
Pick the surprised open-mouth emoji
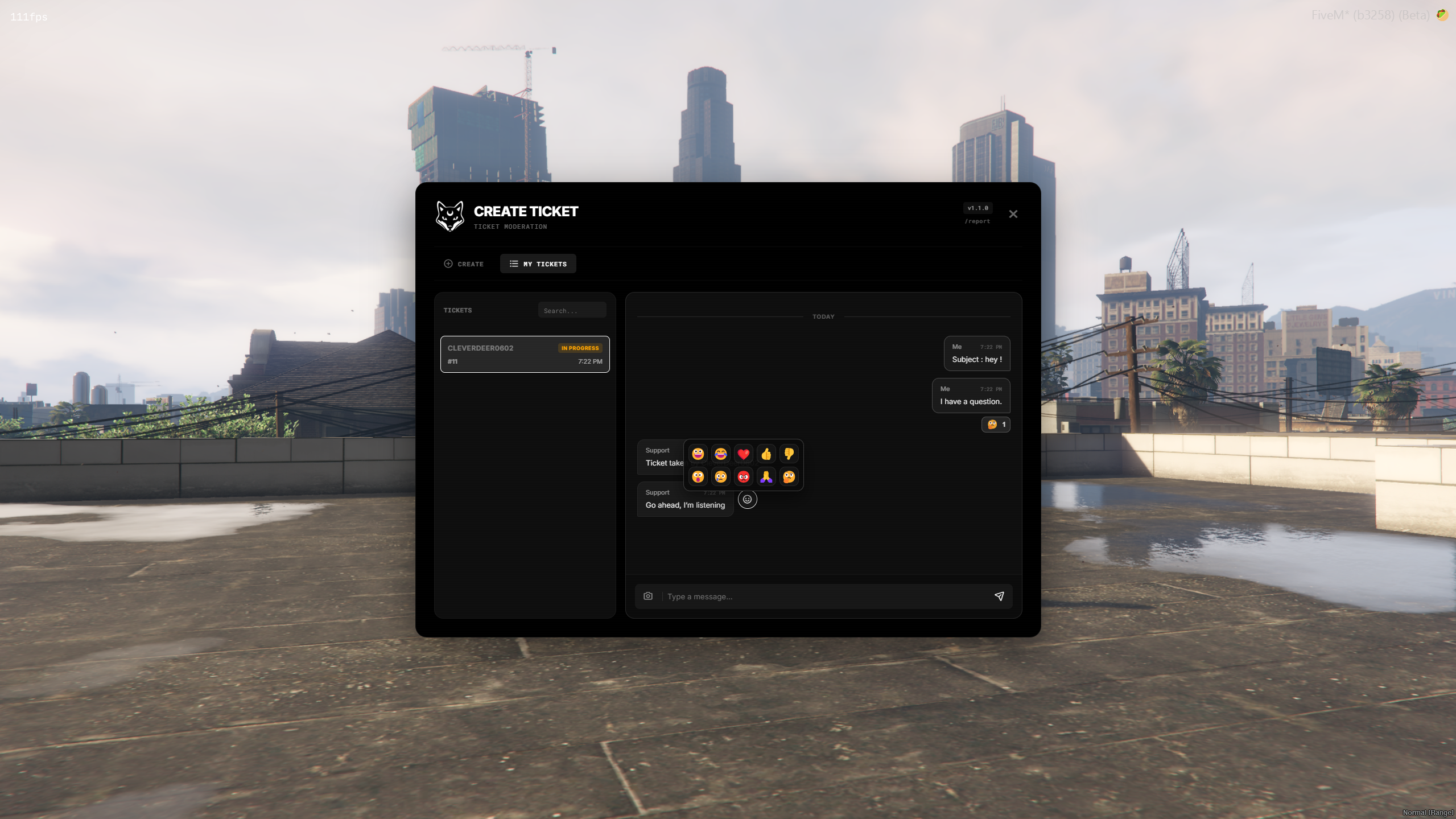(698, 476)
